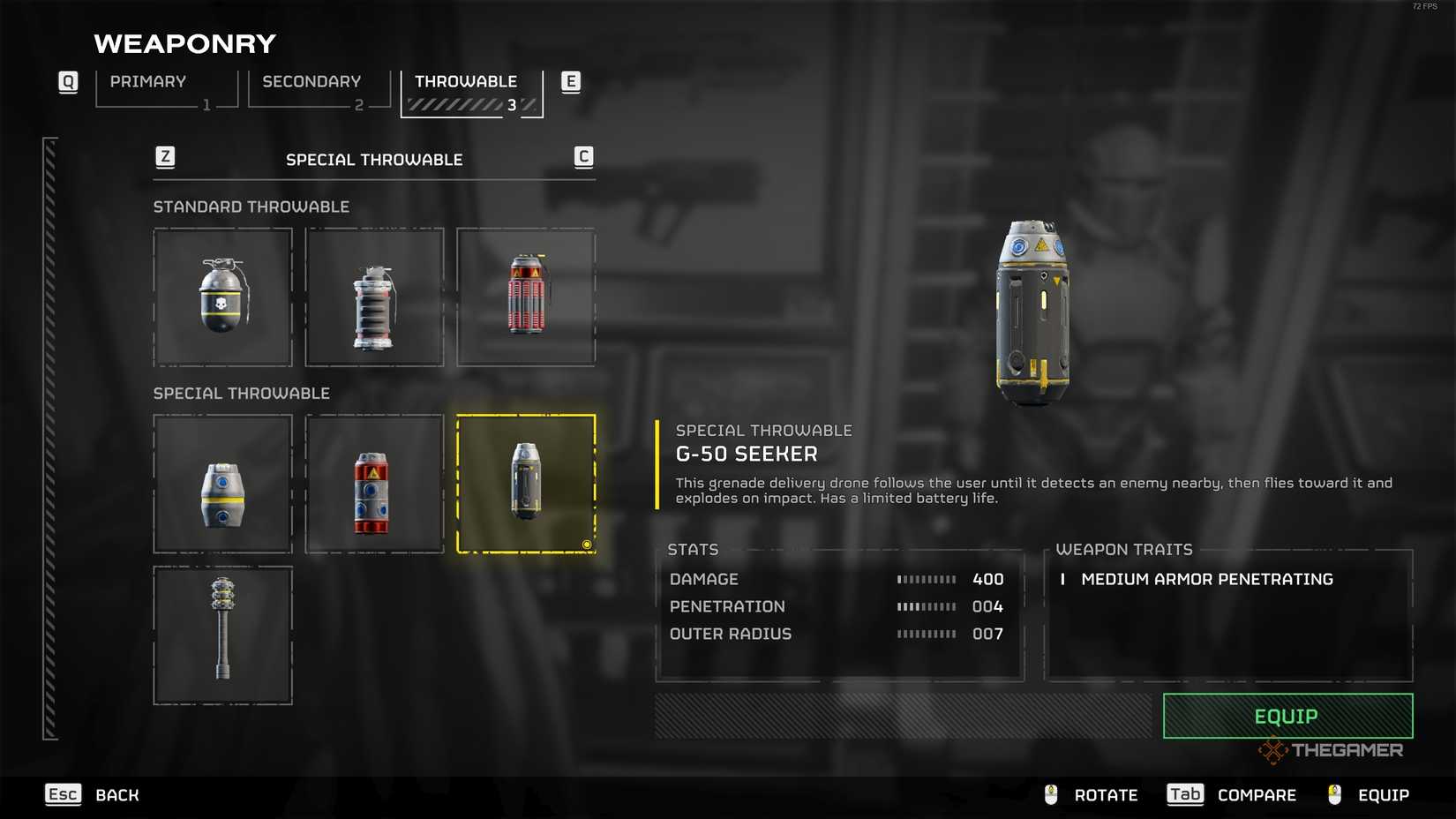Click the Special Throwable category header
Viewport: 1456px width, 819px height.
click(x=374, y=160)
